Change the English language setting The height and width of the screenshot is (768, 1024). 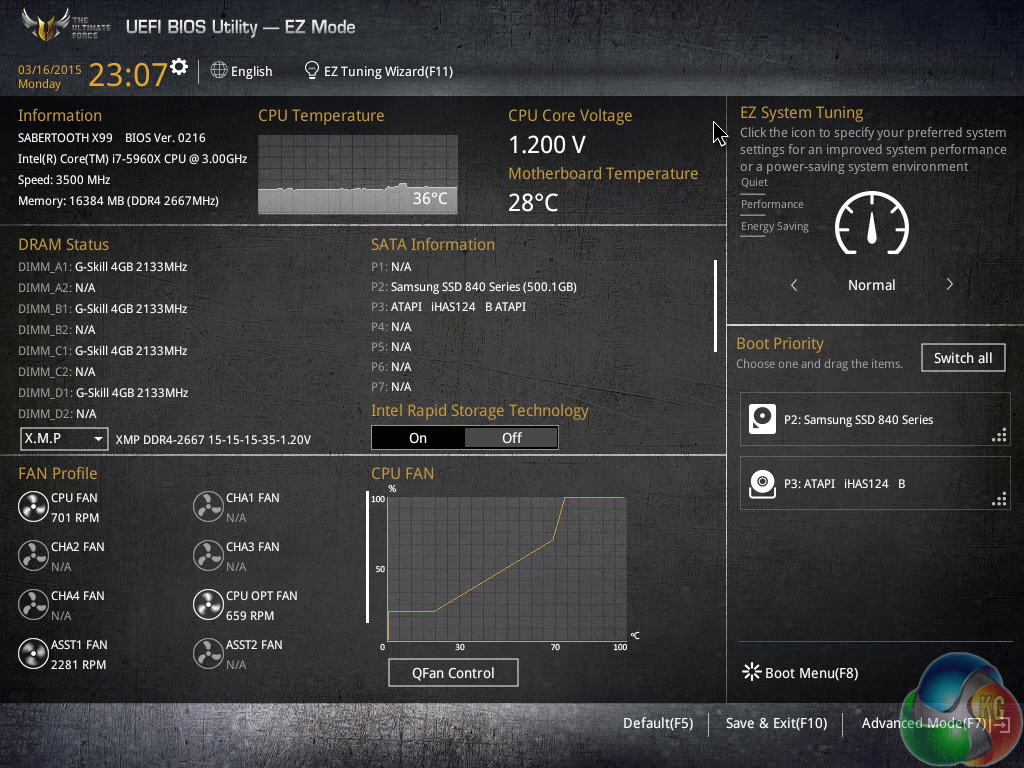[x=242, y=71]
